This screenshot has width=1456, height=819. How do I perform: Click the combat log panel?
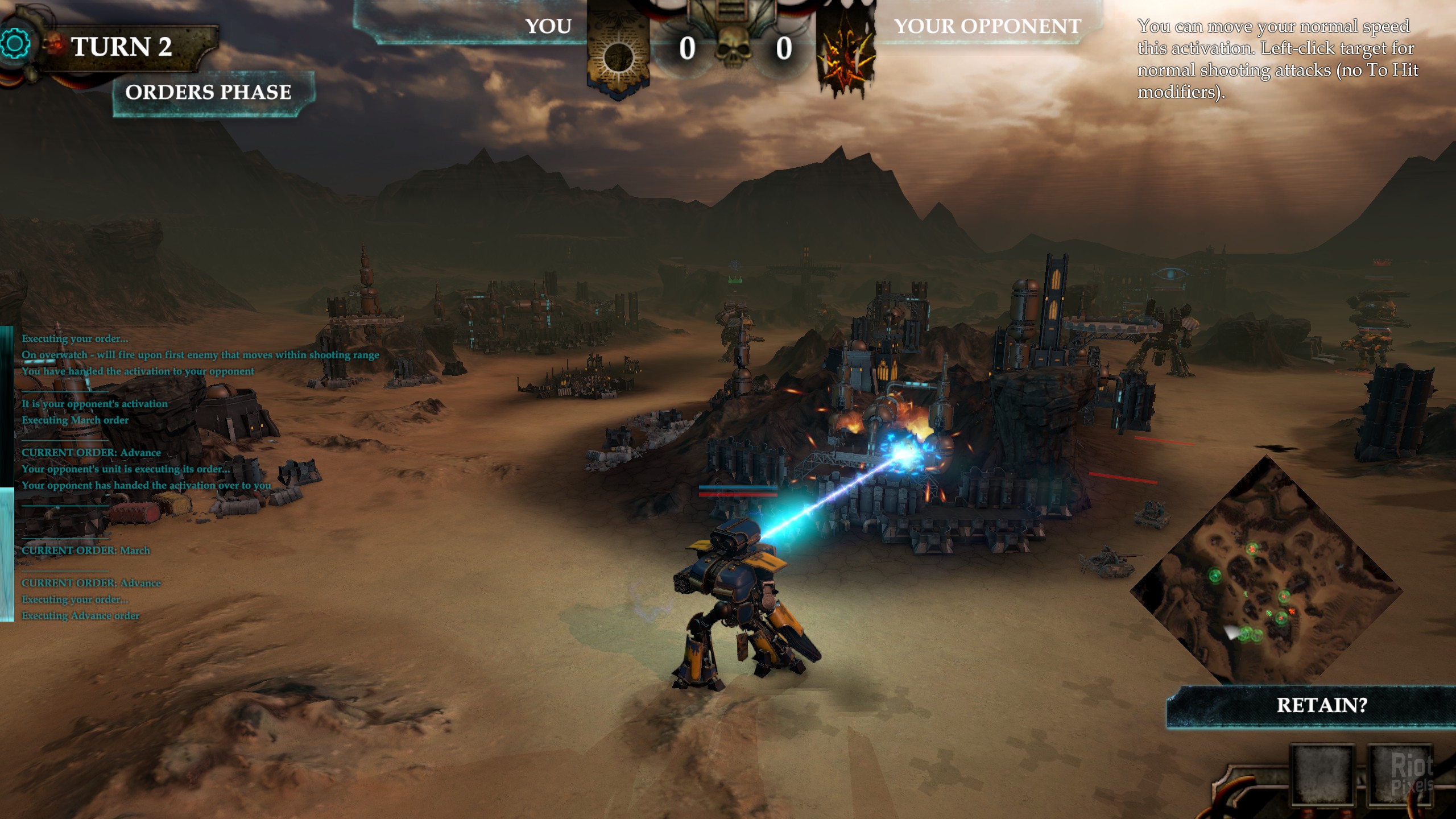click(x=142, y=477)
